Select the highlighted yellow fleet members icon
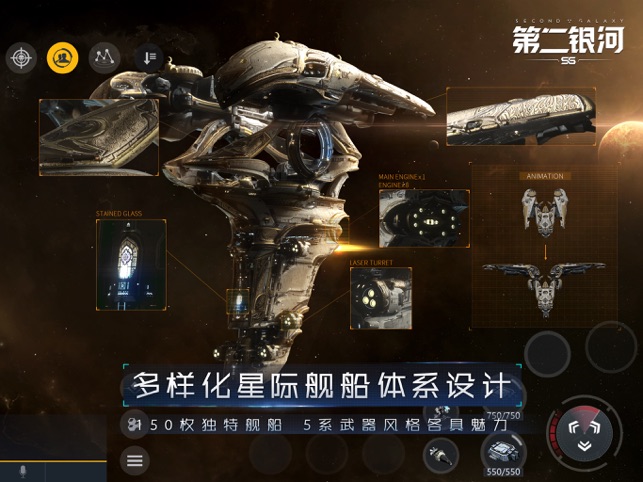643x482 pixels. [61, 57]
